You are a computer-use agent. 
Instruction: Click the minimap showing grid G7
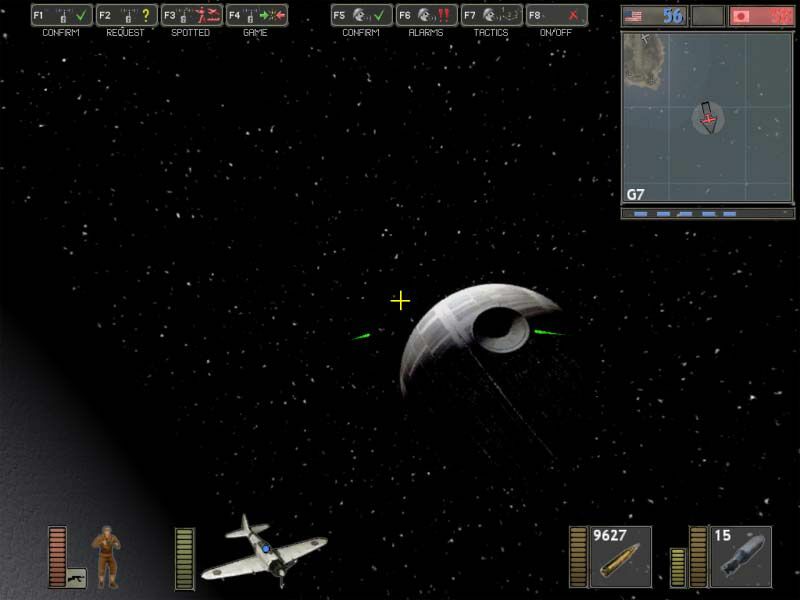(x=707, y=118)
